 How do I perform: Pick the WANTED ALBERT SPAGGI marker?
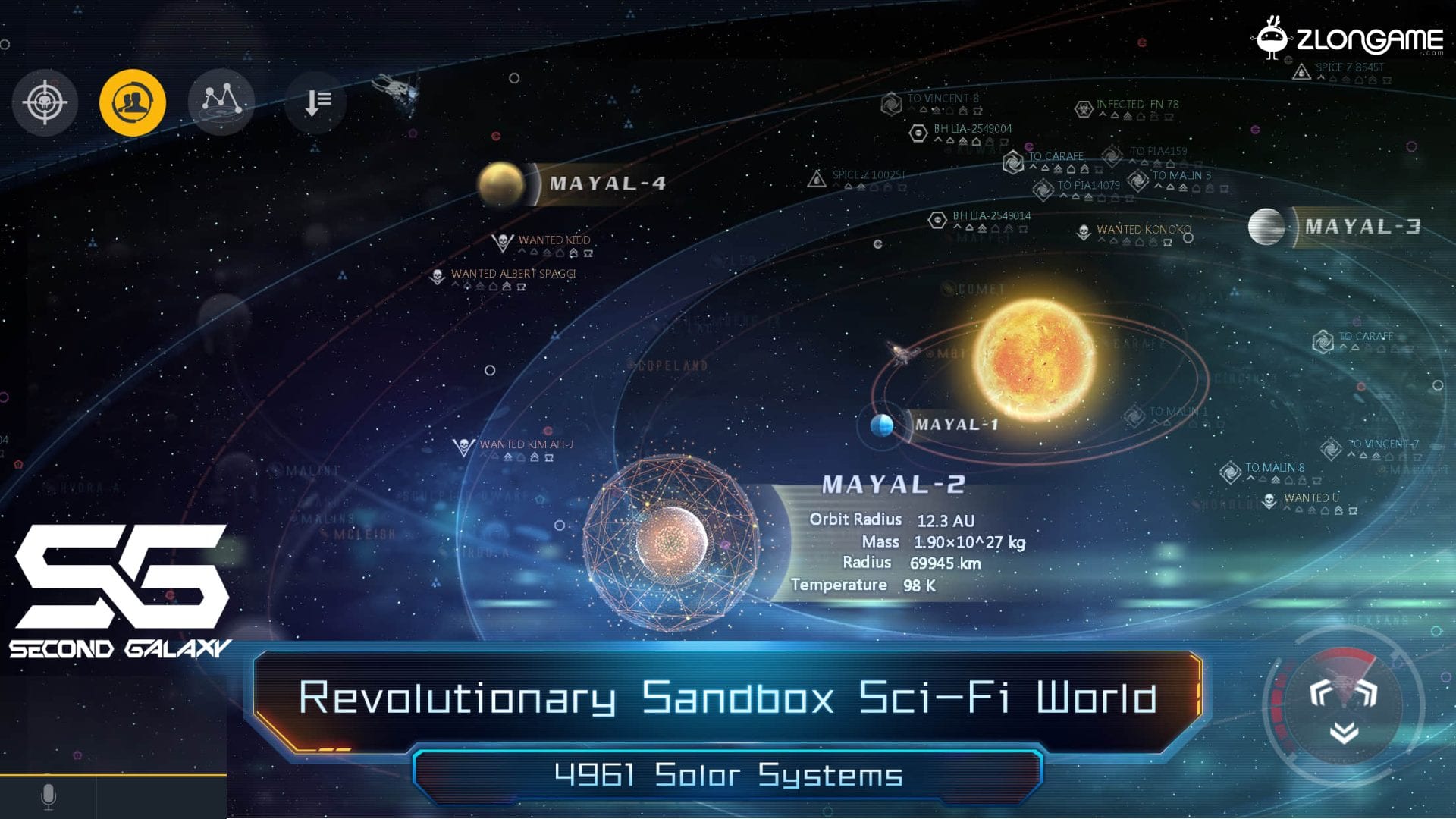[513, 274]
